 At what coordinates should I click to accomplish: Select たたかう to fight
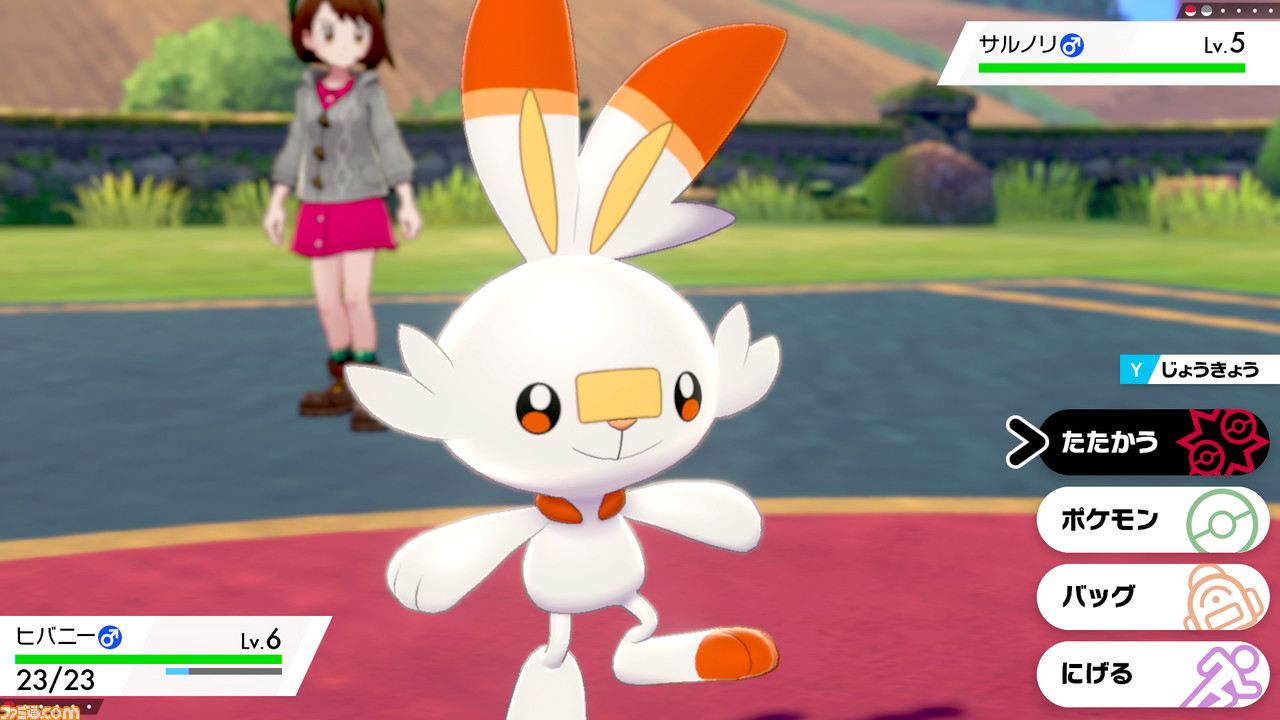1110,442
